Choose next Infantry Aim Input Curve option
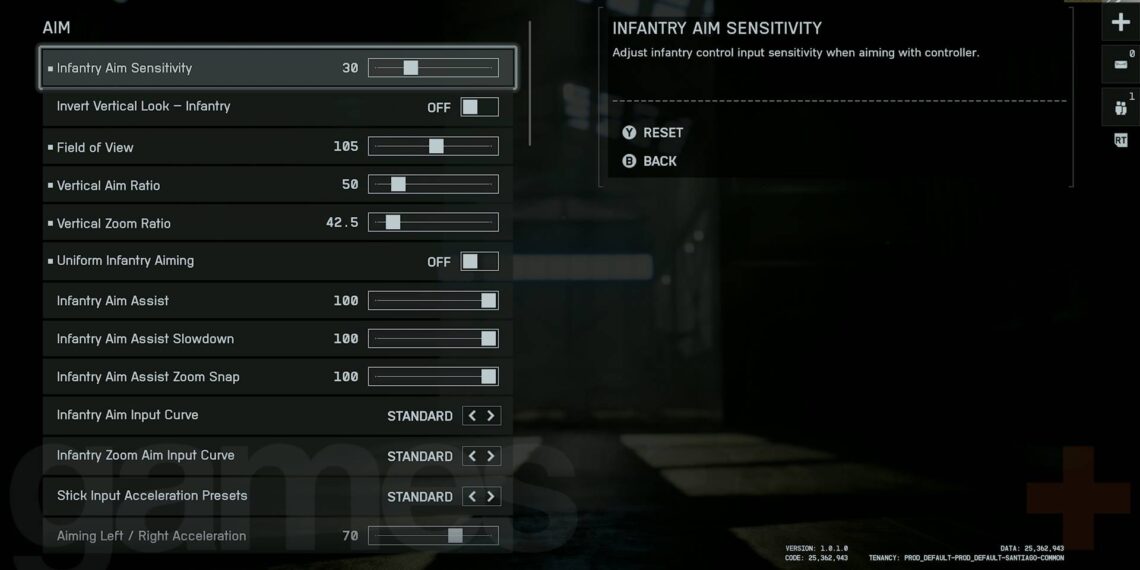The width and height of the screenshot is (1140, 570). (491, 416)
